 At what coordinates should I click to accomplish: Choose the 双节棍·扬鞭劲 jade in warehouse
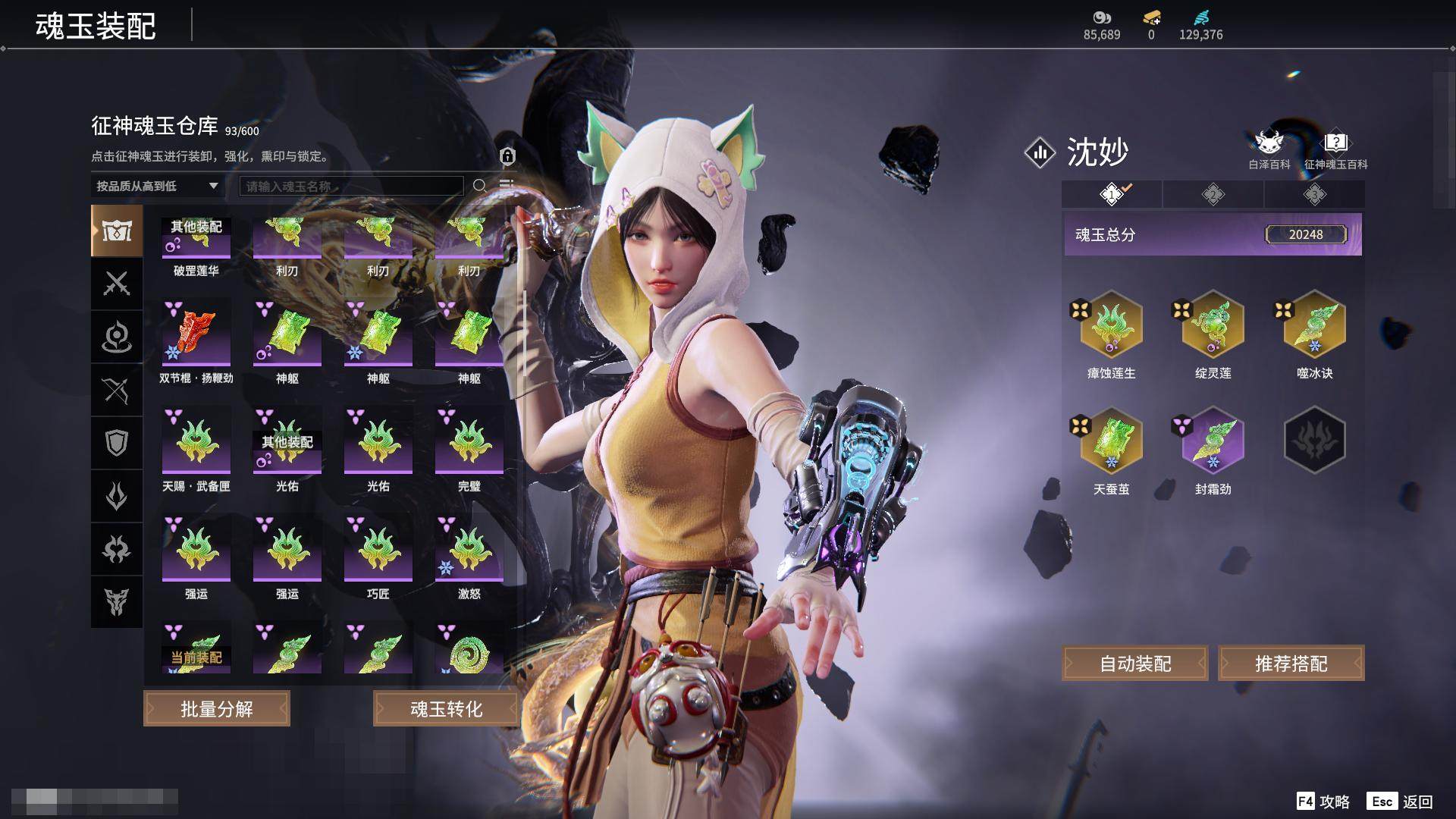196,334
